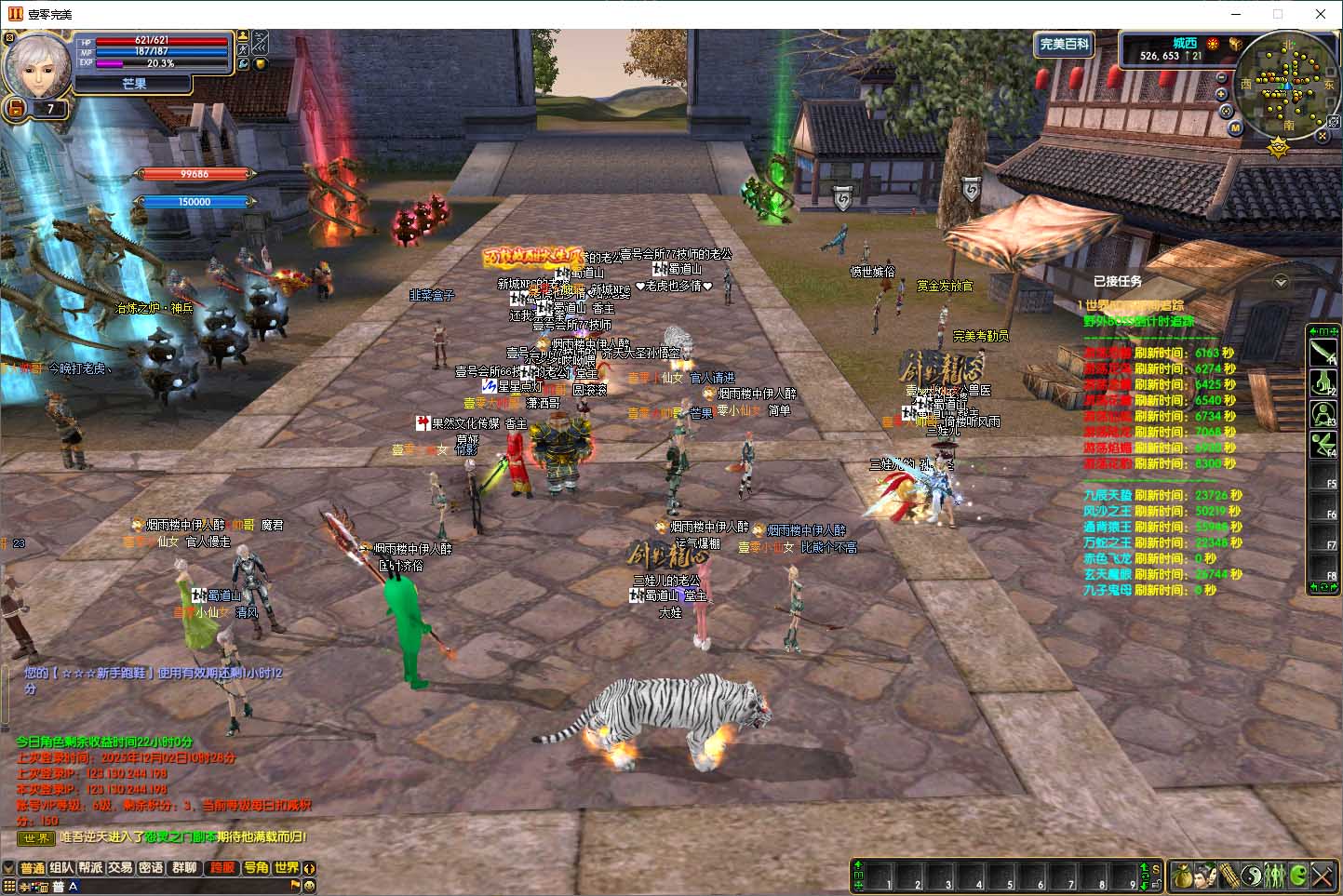Click the golden sun emblem below the minimap

pyautogui.click(x=1279, y=146)
